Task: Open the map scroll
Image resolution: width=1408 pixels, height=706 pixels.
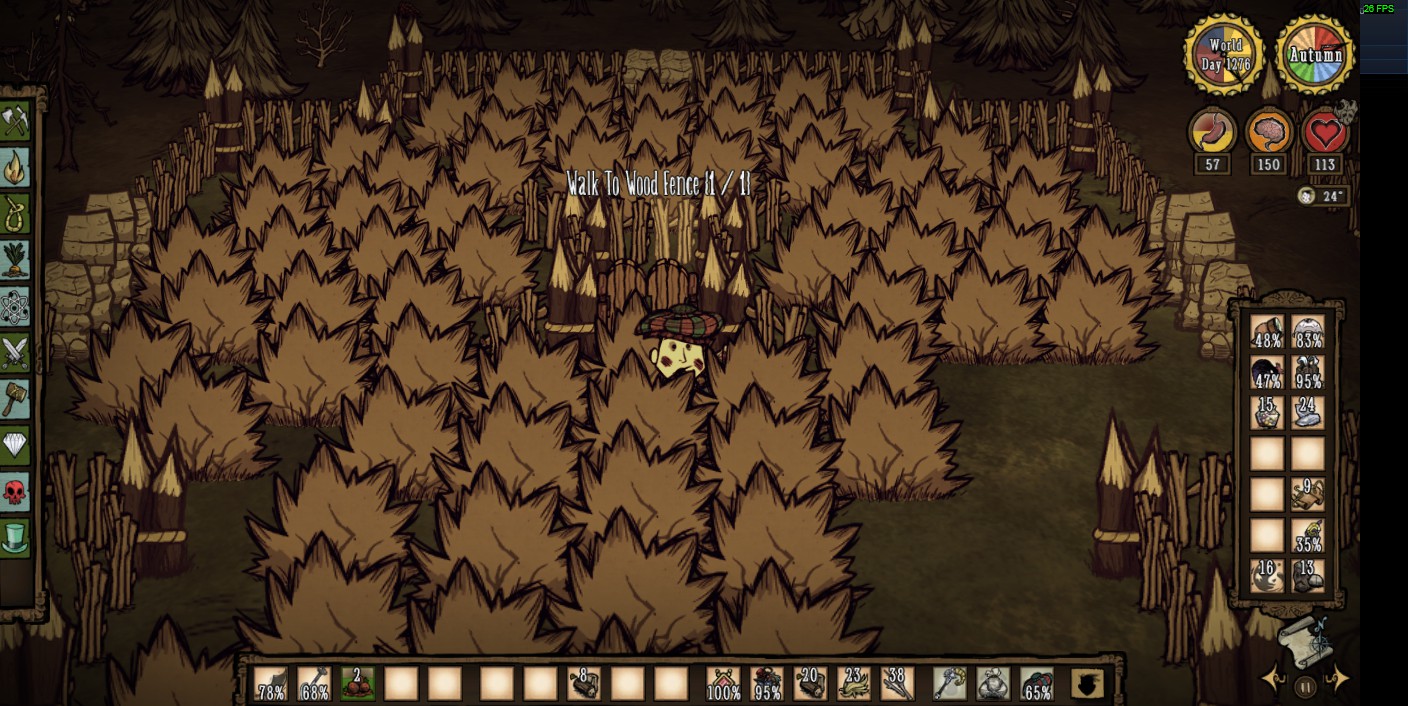Action: pos(1304,640)
